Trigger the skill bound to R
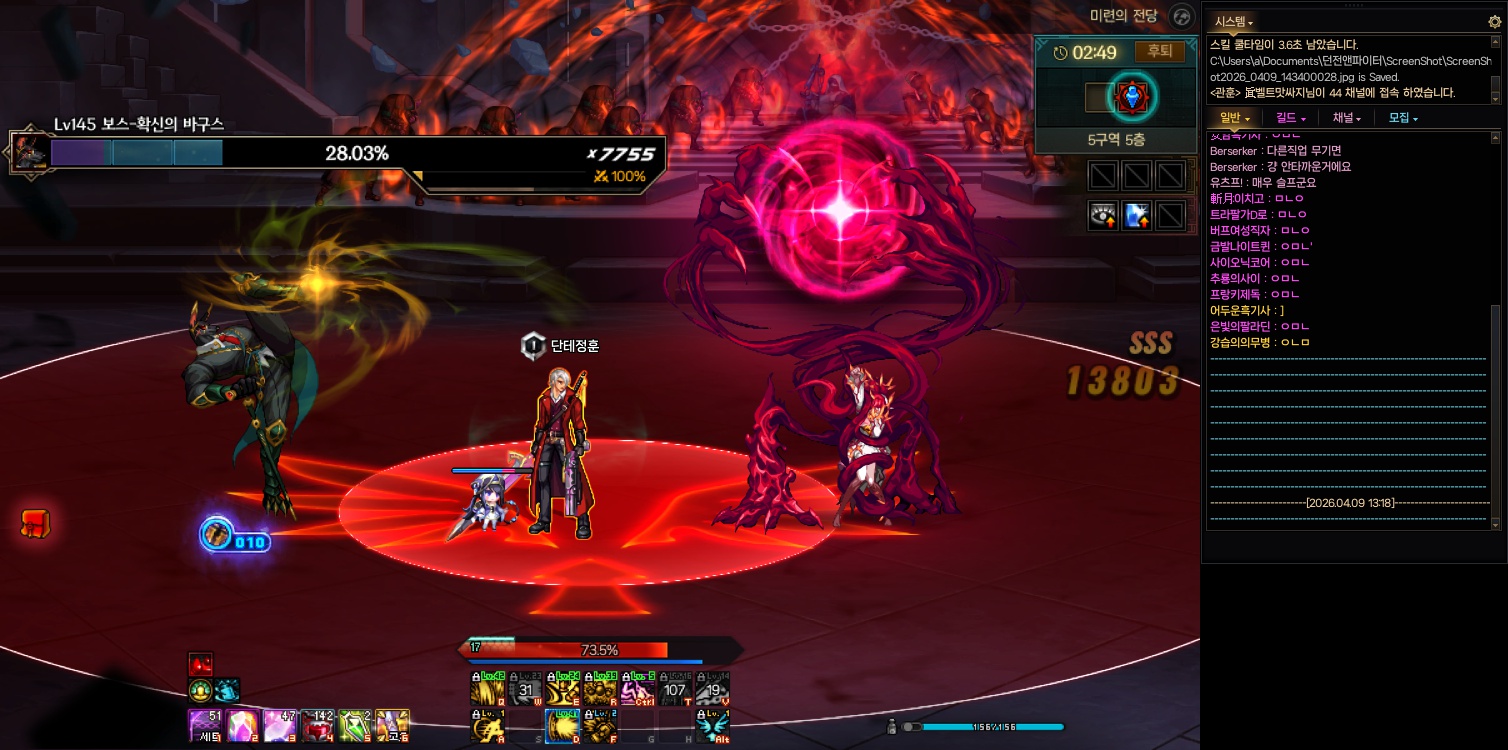1508x750 pixels. point(601,690)
